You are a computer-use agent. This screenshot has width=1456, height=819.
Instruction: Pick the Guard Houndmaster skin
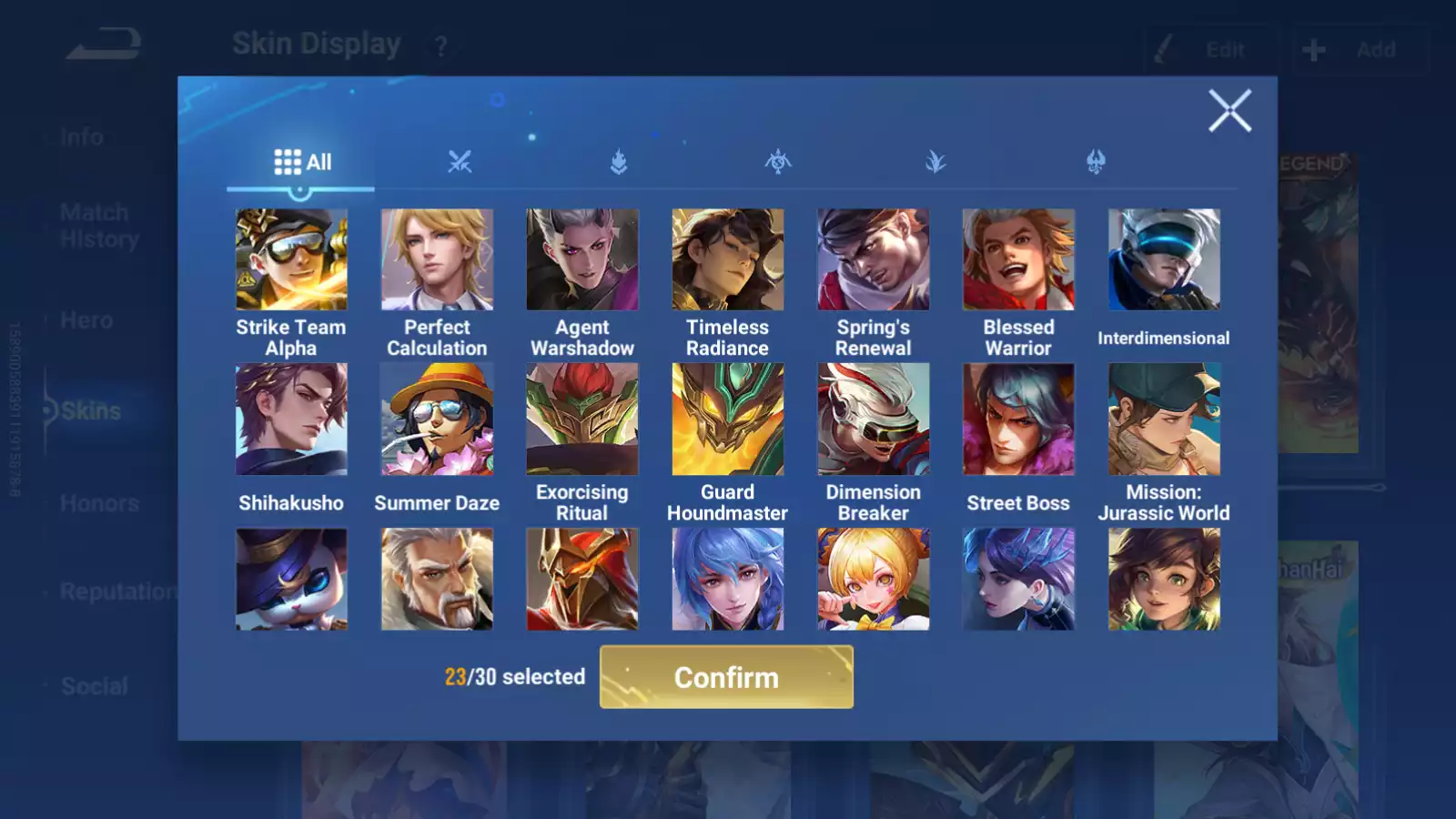tap(728, 420)
